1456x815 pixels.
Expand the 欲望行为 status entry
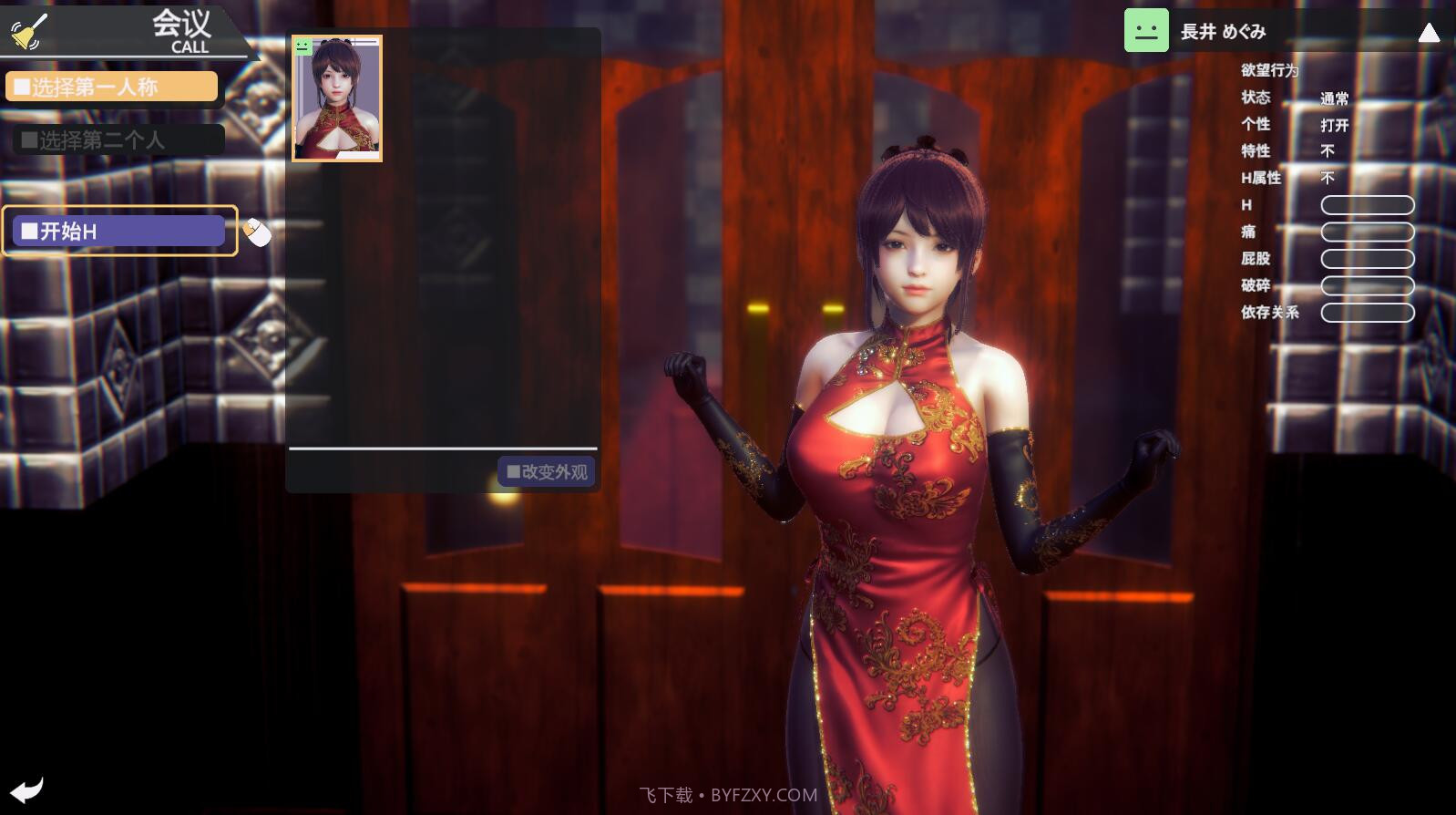pyautogui.click(x=1268, y=70)
